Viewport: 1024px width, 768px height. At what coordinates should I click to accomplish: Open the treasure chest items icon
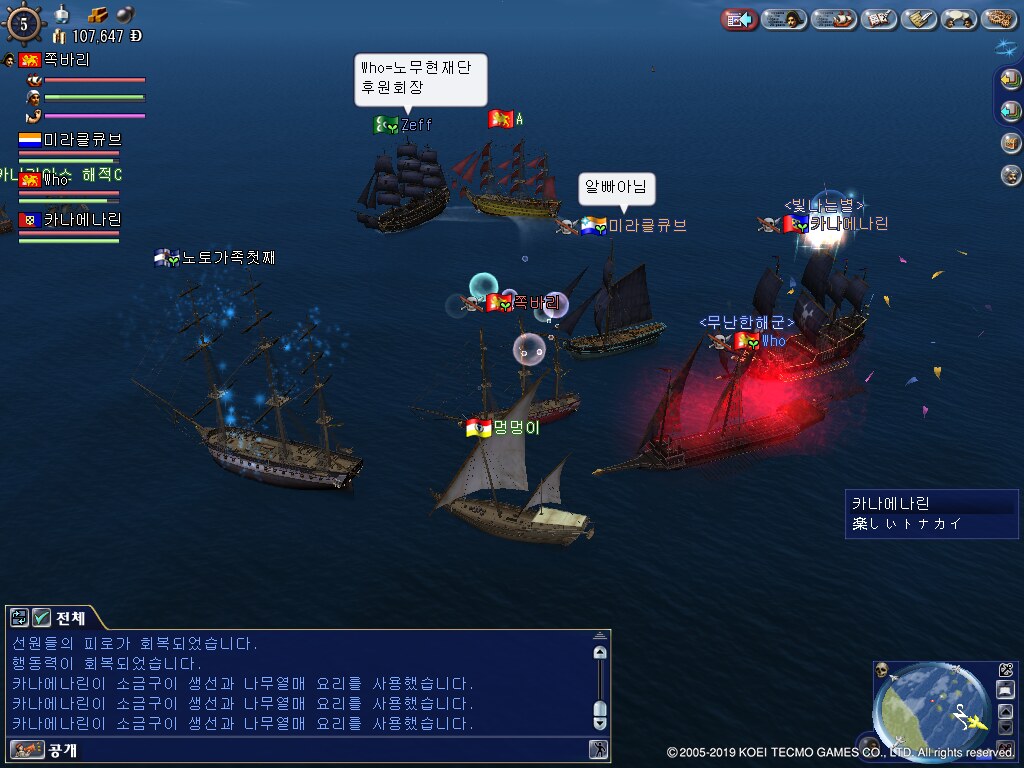tap(1011, 143)
